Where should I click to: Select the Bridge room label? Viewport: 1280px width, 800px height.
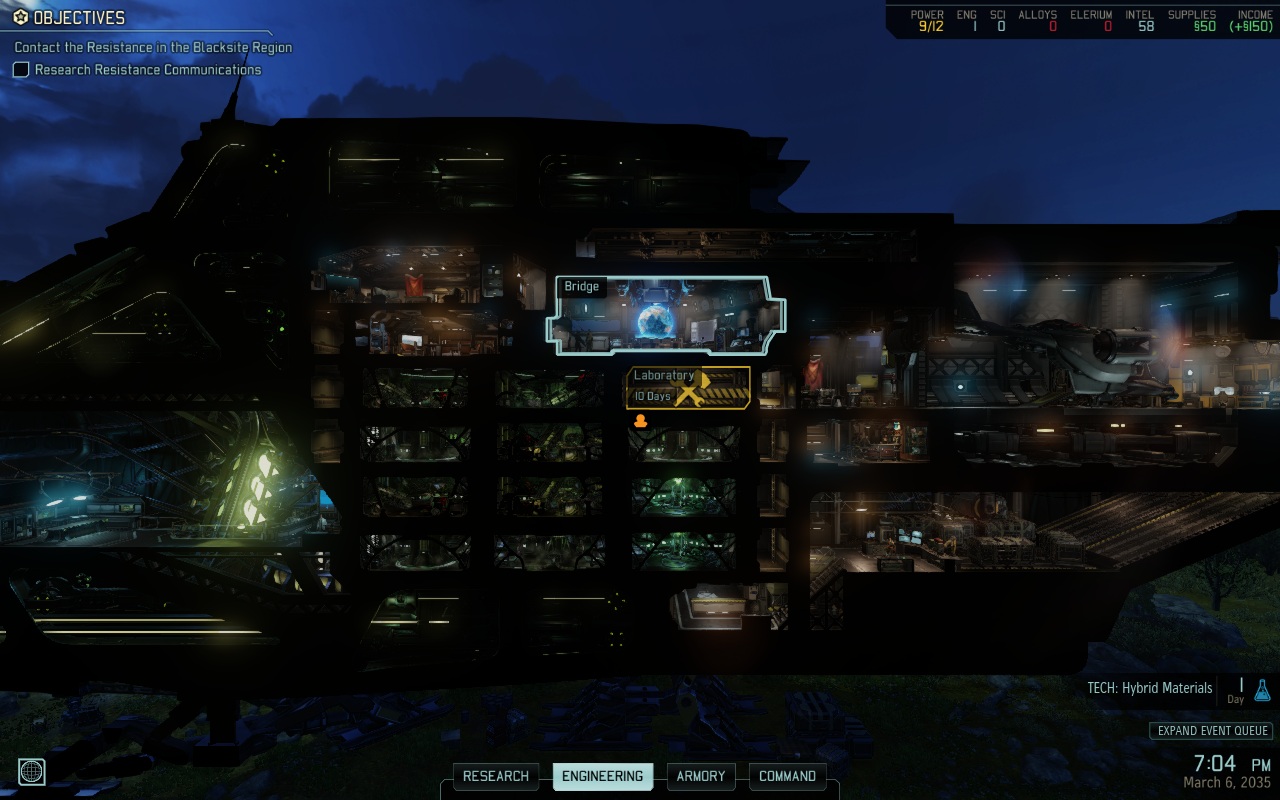581,287
